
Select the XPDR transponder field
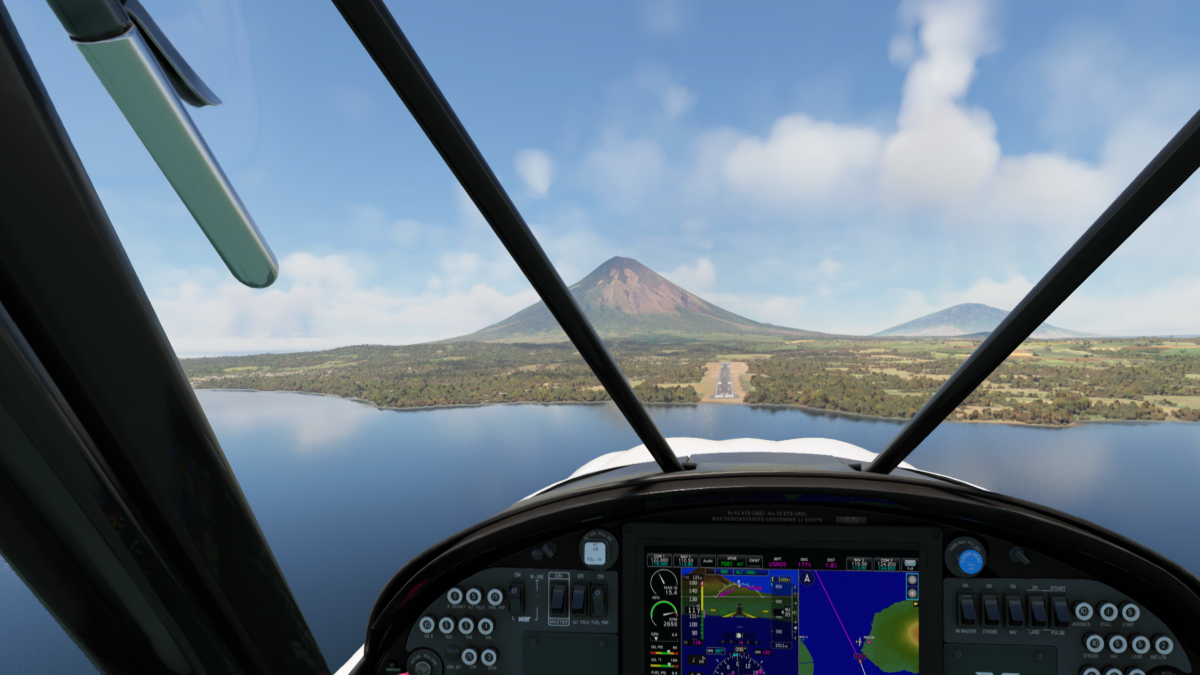click(x=731, y=562)
